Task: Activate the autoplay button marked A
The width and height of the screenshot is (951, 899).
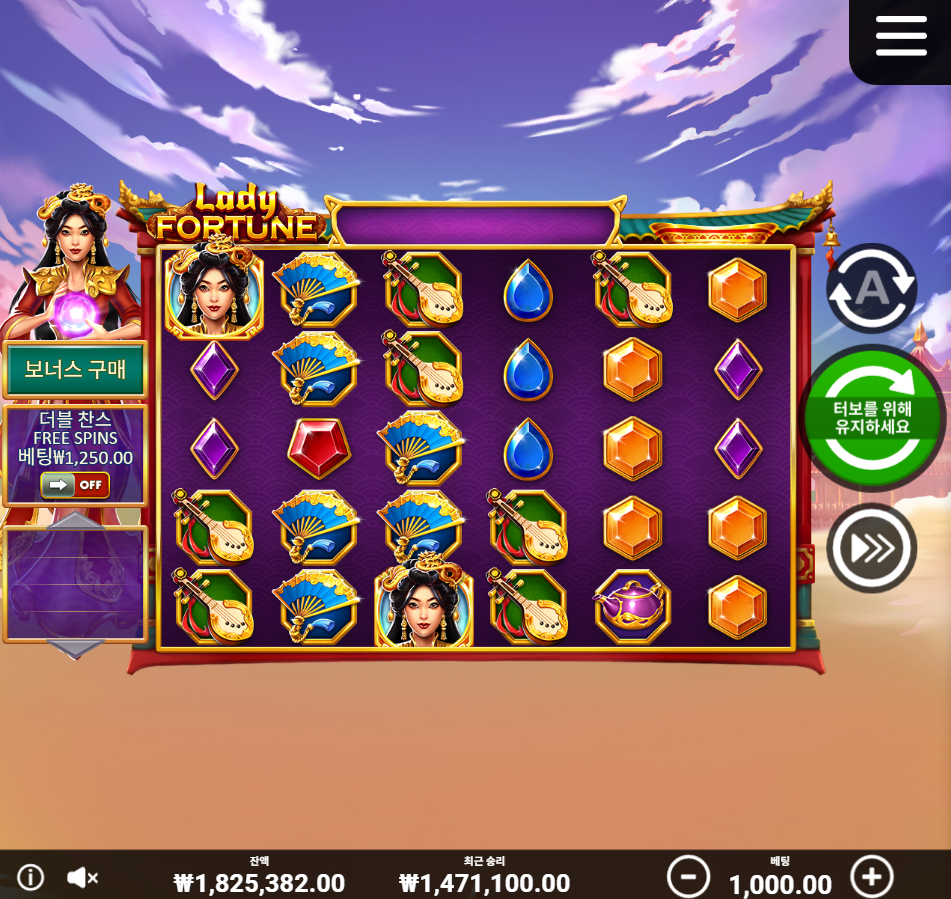Action: (871, 288)
